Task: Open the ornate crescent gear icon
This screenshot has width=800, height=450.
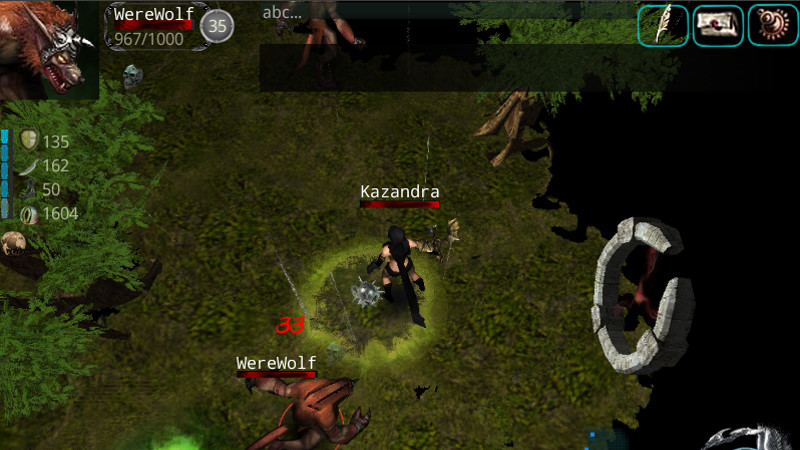Action: [x=772, y=25]
